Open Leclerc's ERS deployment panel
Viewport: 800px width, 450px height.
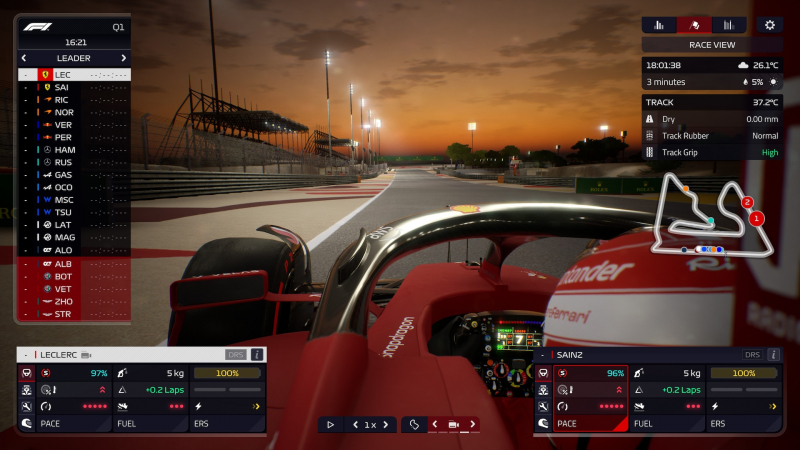point(228,424)
